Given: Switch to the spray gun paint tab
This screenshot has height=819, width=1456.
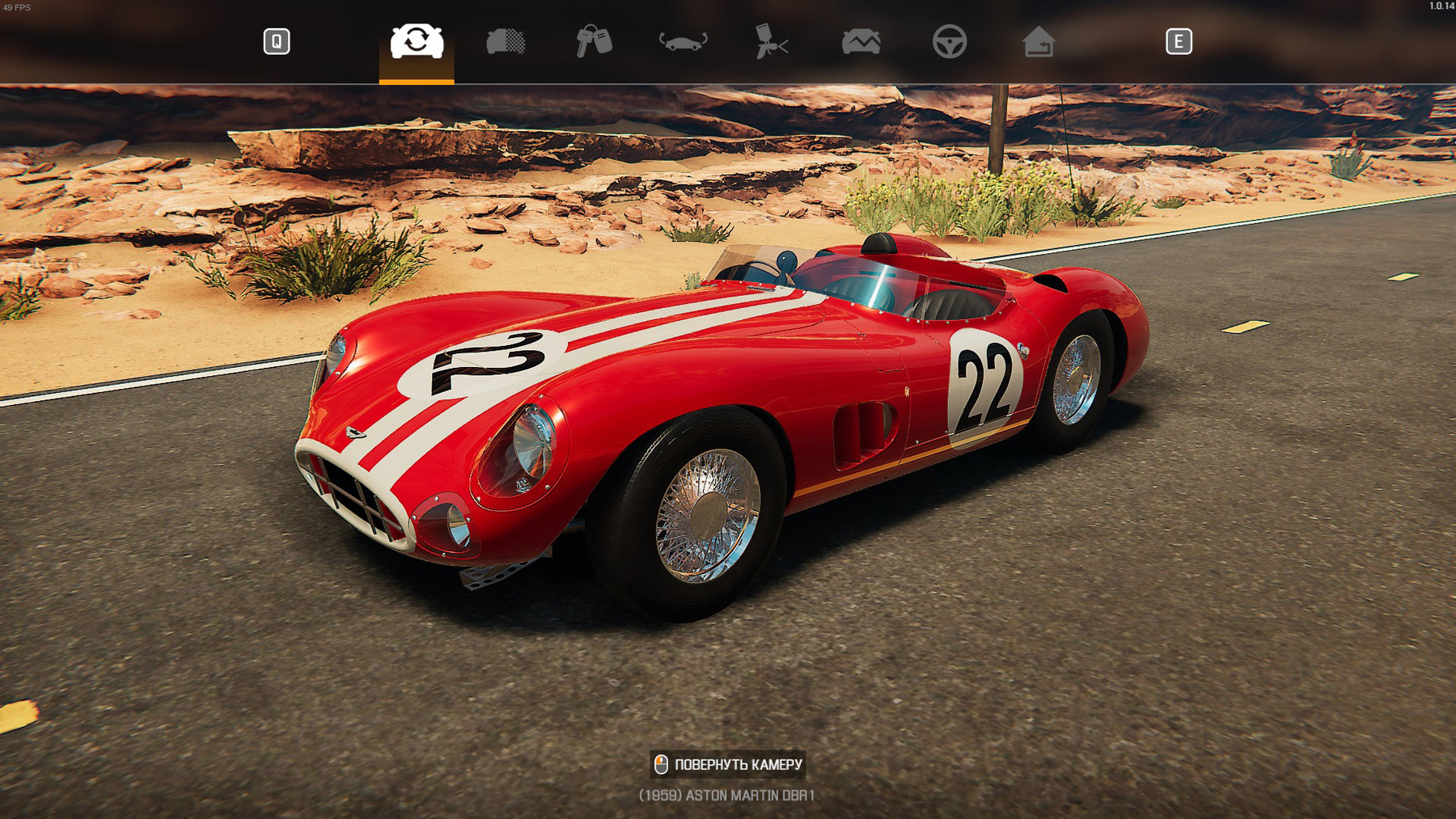Looking at the screenshot, I should 771,41.
